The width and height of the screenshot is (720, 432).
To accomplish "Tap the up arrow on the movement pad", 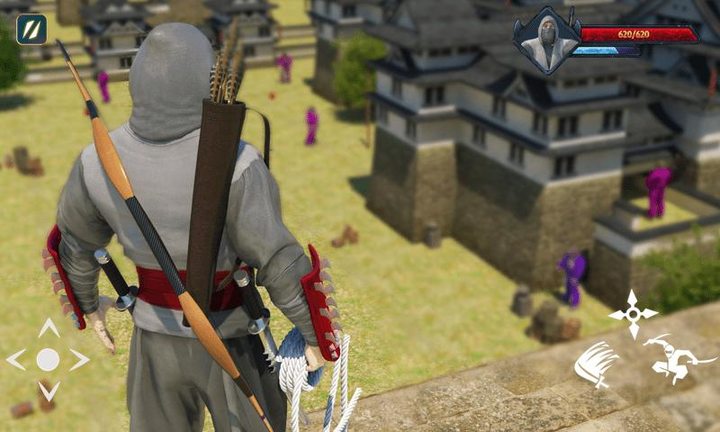I will pyautogui.click(x=48, y=328).
